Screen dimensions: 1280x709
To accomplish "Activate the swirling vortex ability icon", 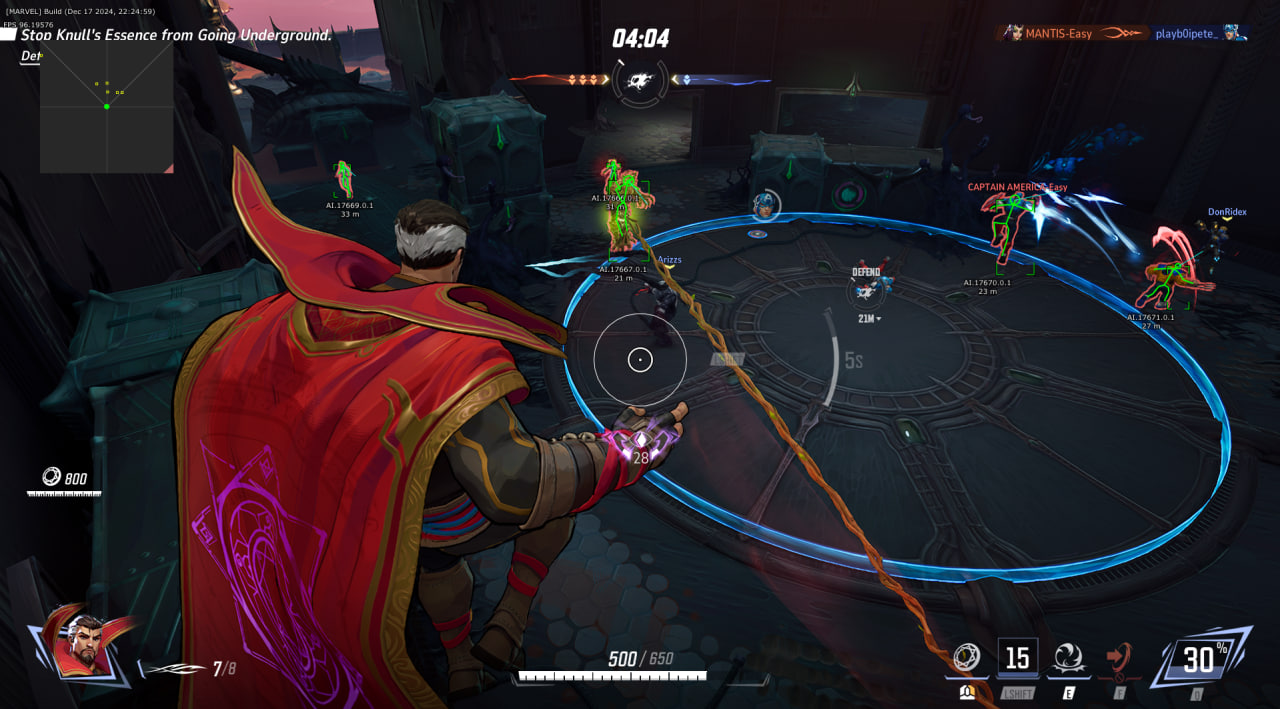I will click(1066, 657).
